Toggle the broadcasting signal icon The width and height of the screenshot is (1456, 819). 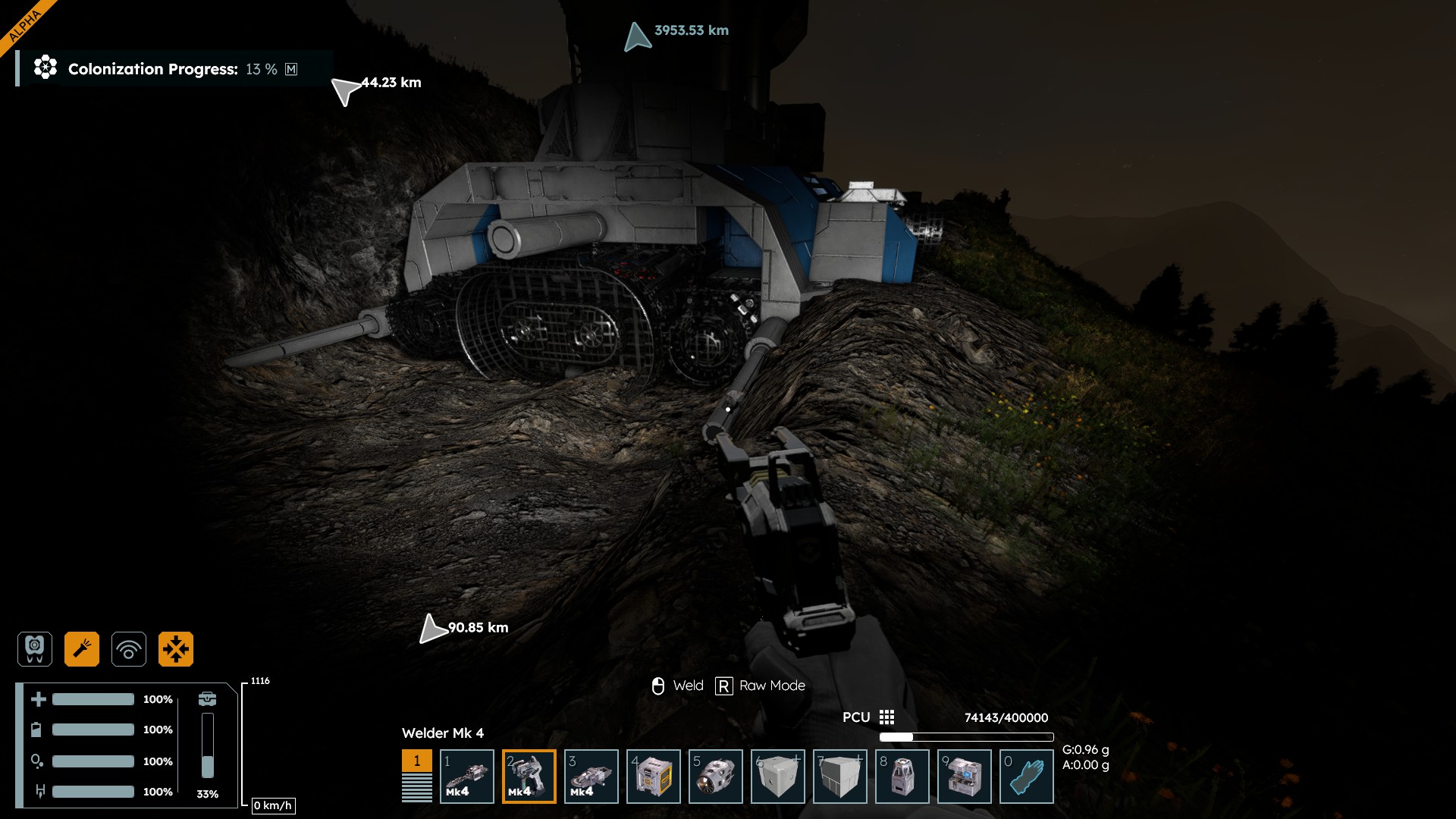[129, 649]
